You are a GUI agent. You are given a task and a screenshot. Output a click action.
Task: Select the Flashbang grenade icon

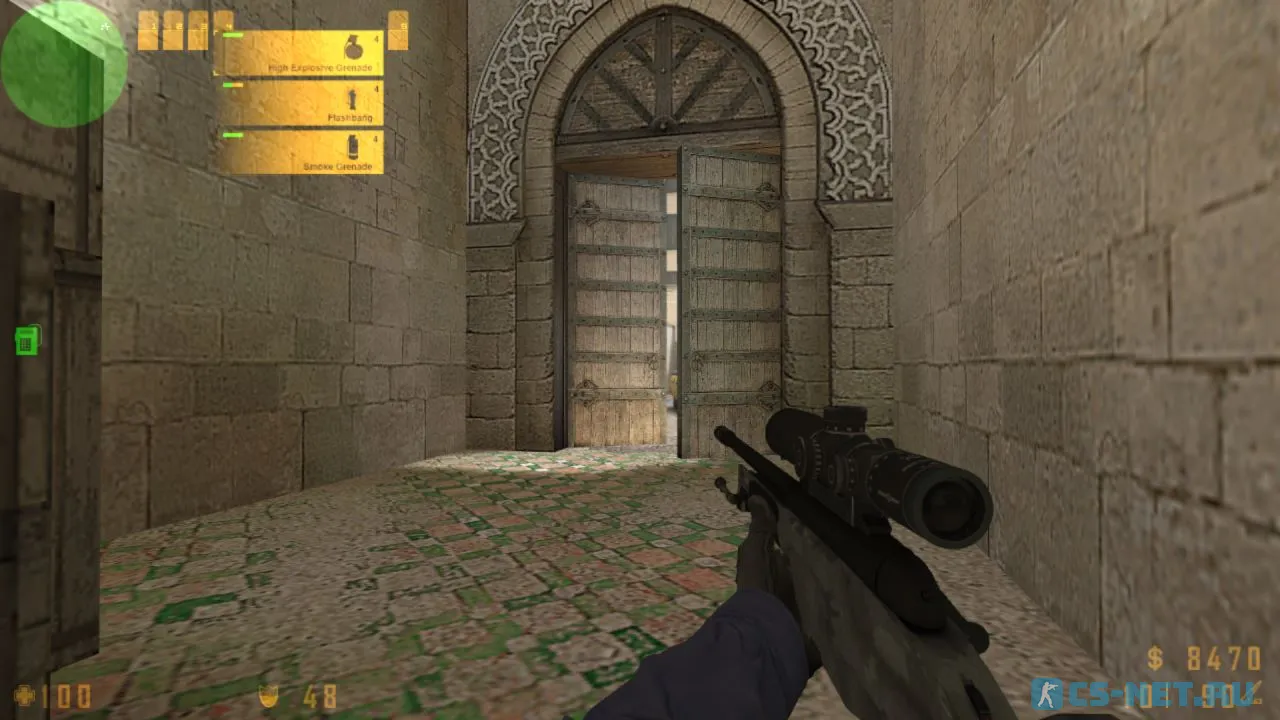click(x=352, y=99)
